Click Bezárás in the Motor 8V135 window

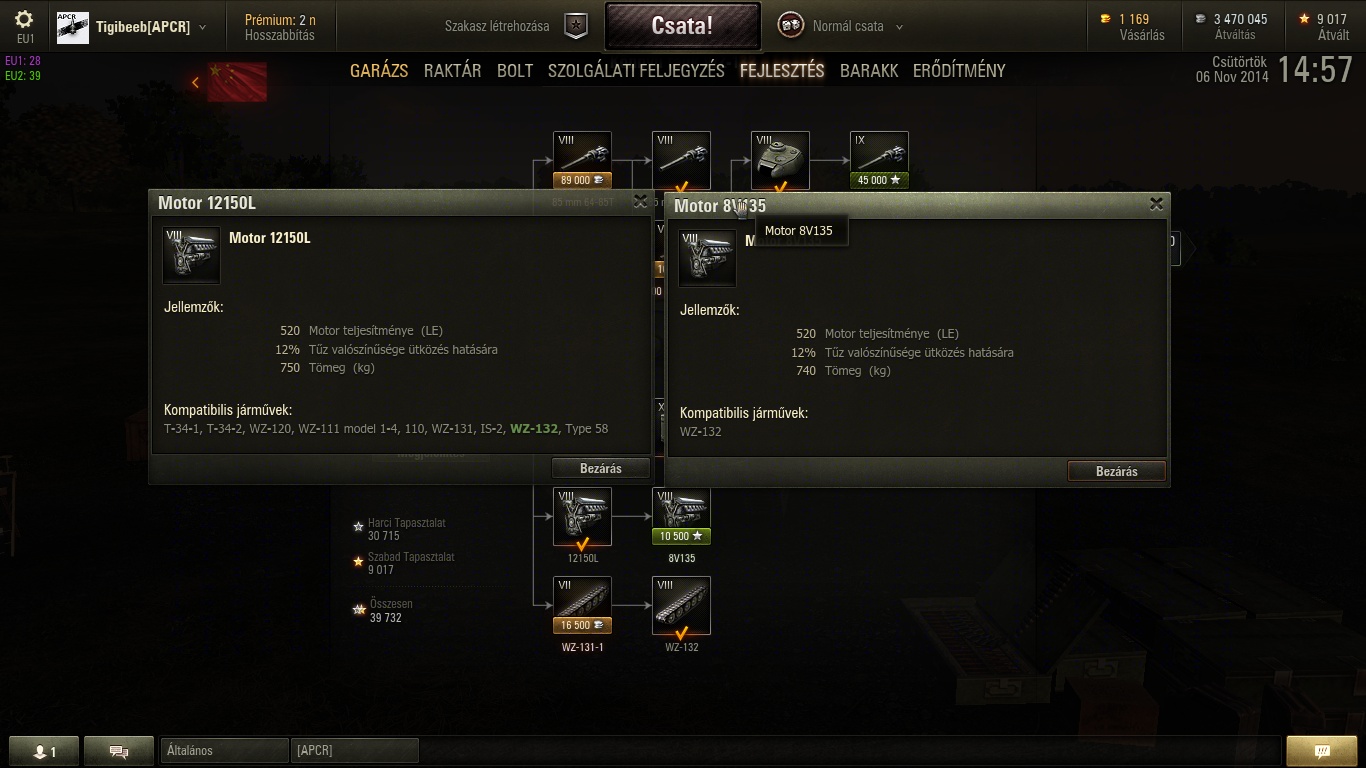(1116, 471)
